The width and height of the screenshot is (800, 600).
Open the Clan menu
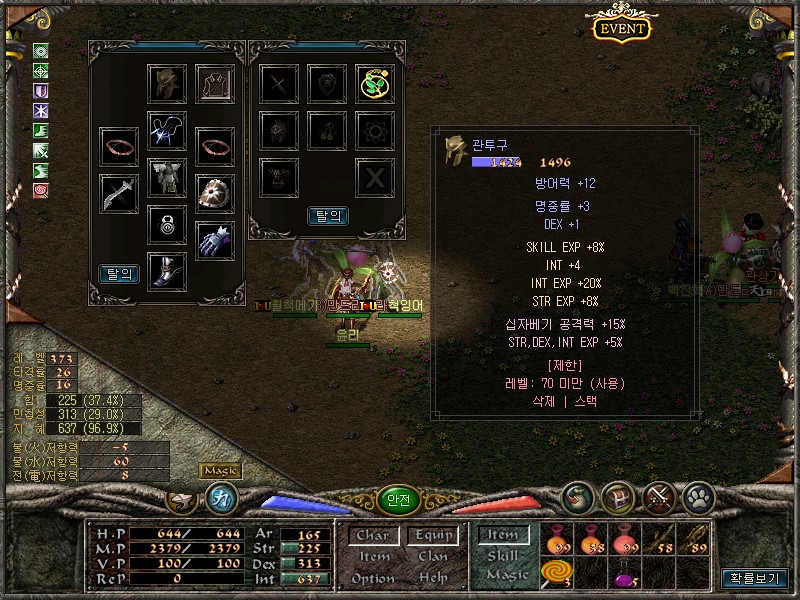[x=432, y=557]
